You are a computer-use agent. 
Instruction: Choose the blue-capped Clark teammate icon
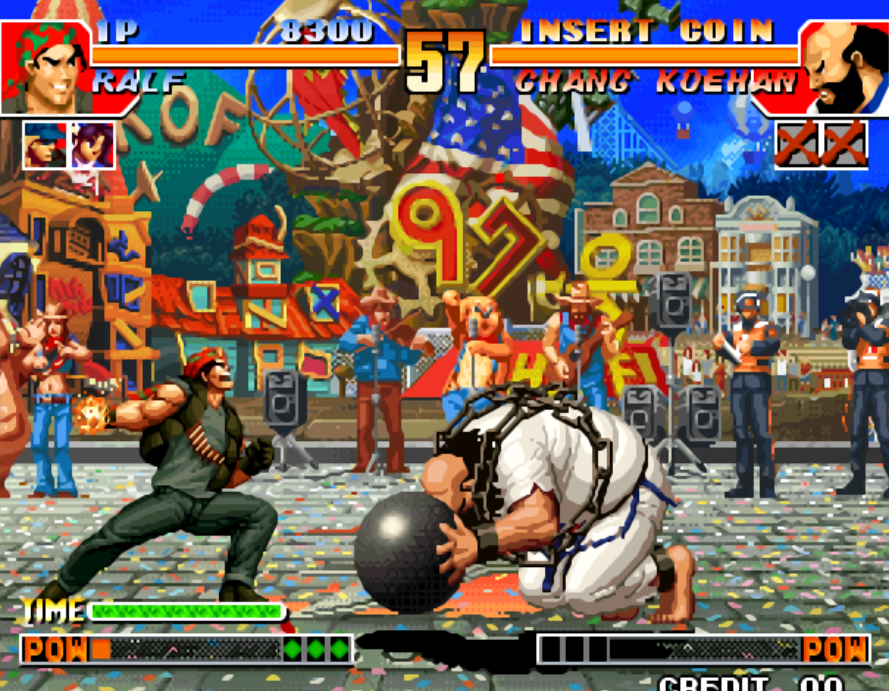pos(44,145)
